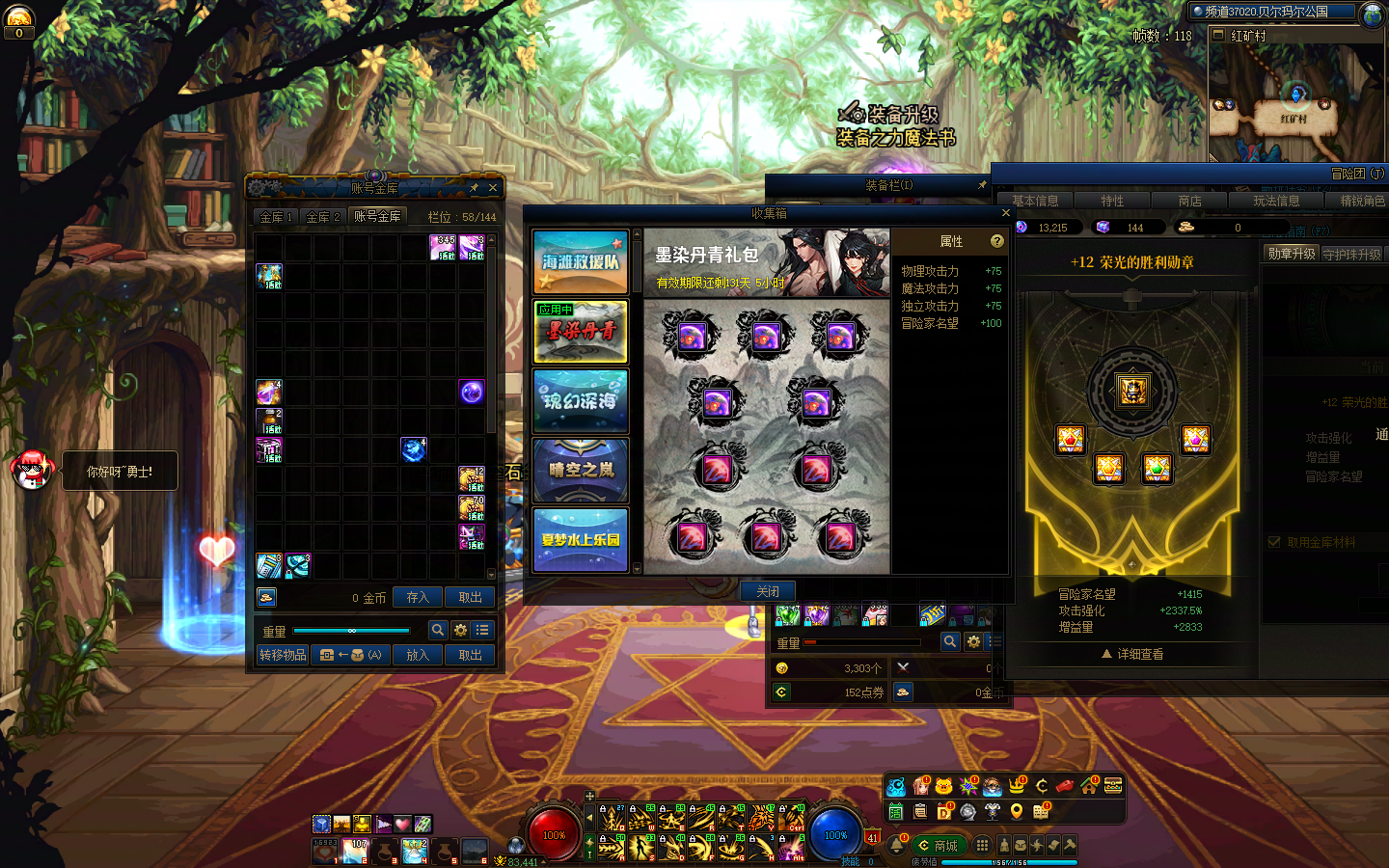The image size is (1389, 868).
Task: Open the 账号金库 tab
Action: pos(377,216)
